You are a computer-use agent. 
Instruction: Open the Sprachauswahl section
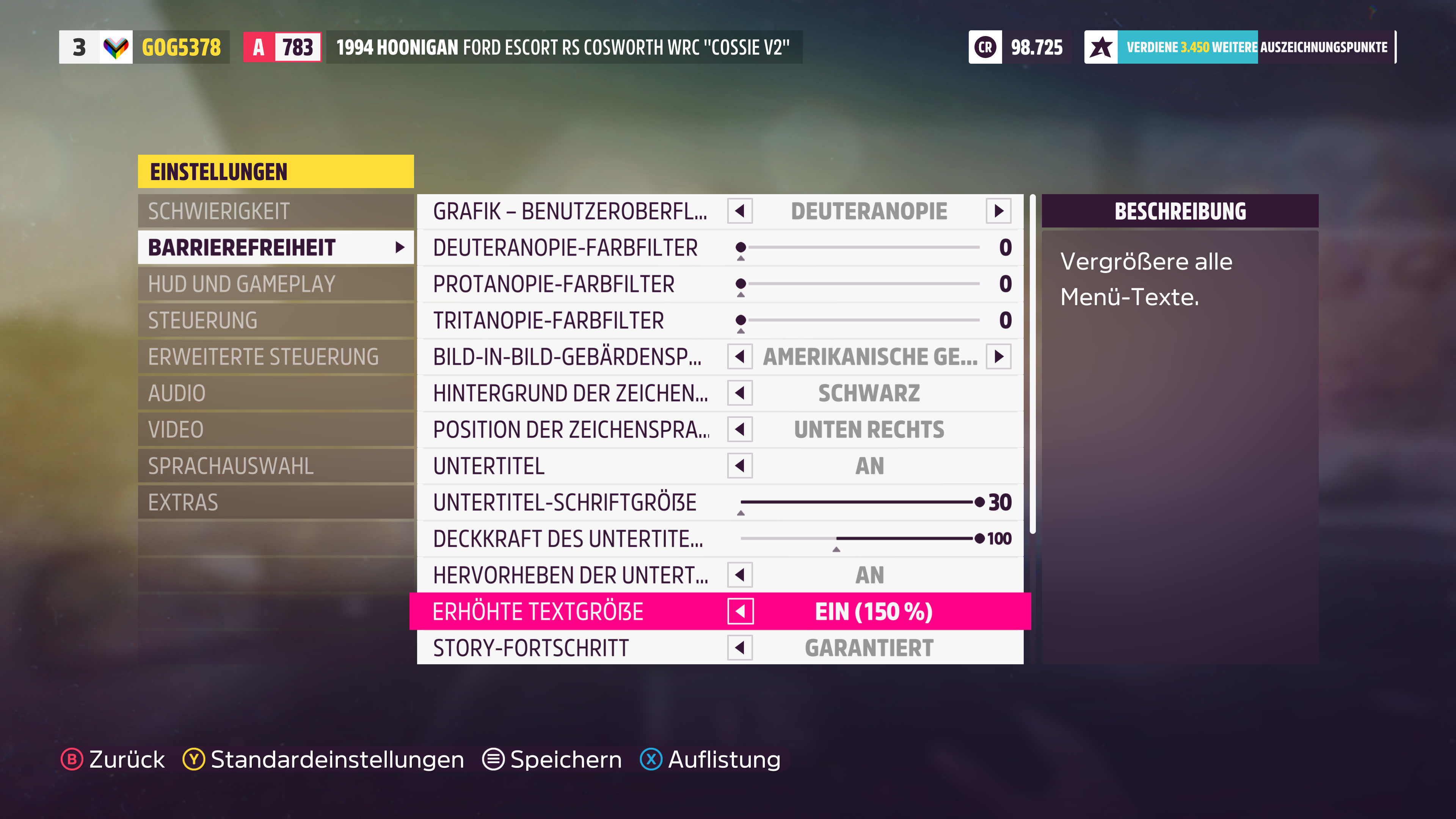tap(275, 466)
